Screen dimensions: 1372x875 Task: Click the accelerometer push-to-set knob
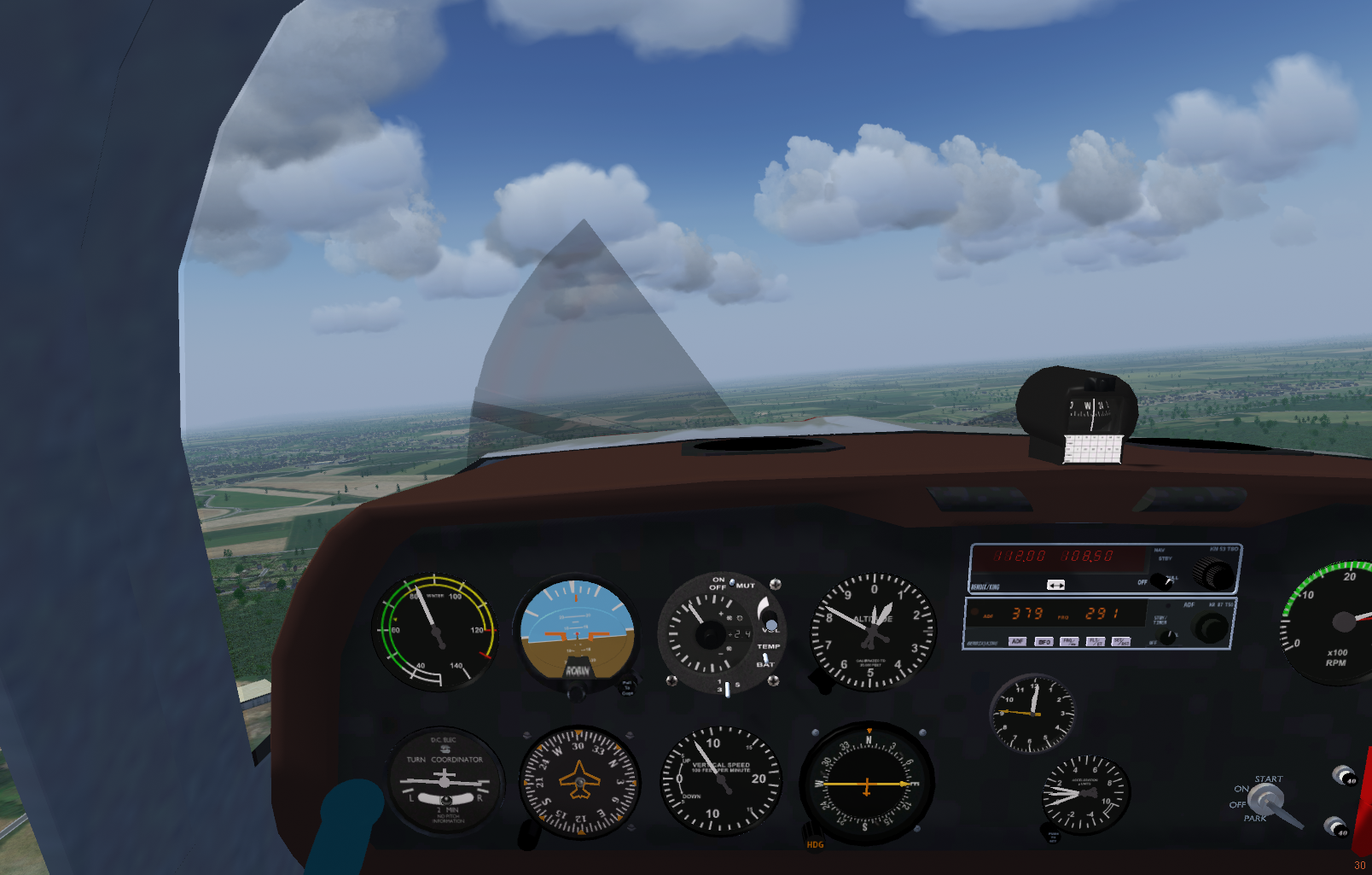click(1049, 831)
